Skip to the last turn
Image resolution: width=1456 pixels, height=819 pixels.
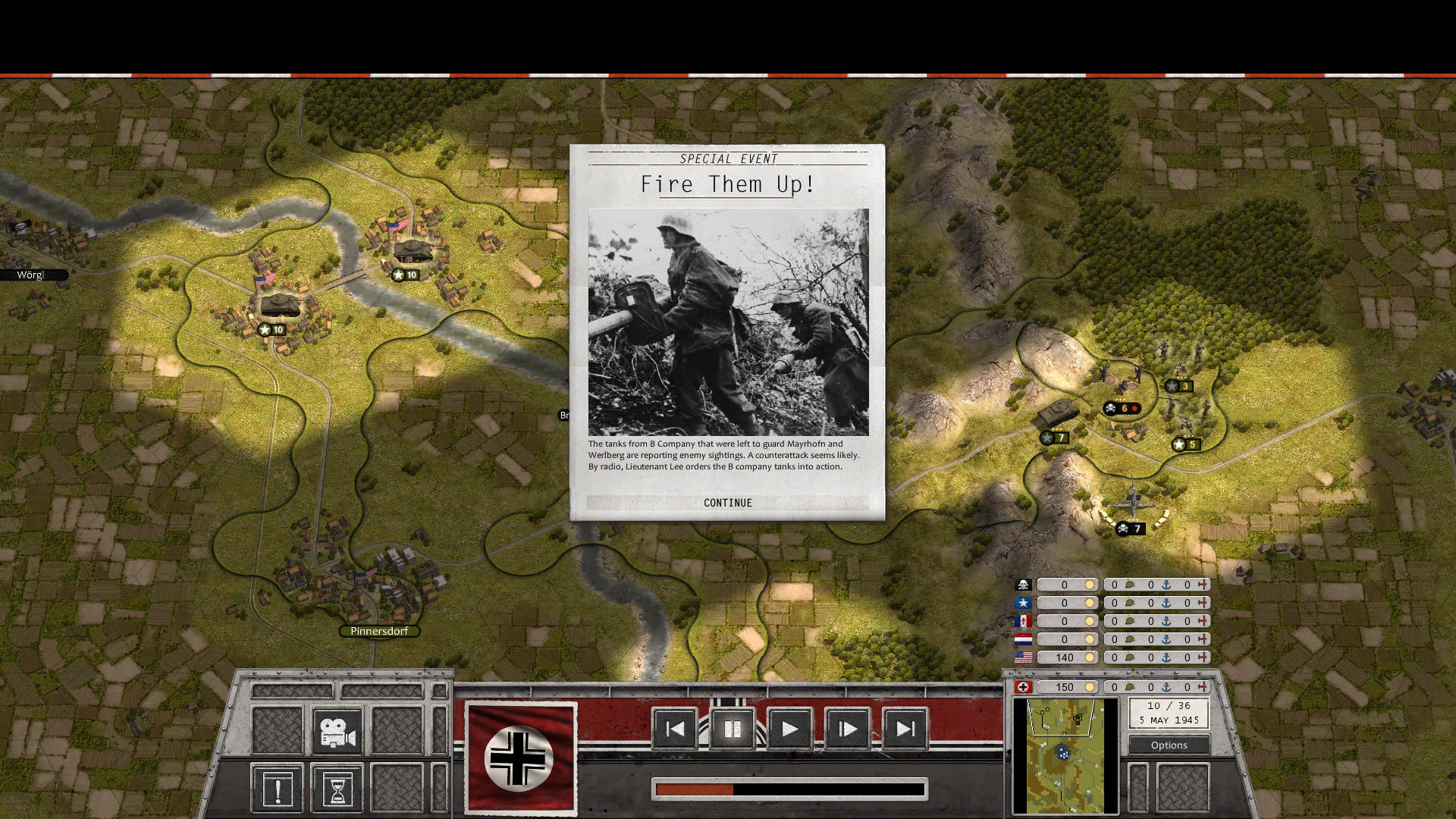point(905,730)
